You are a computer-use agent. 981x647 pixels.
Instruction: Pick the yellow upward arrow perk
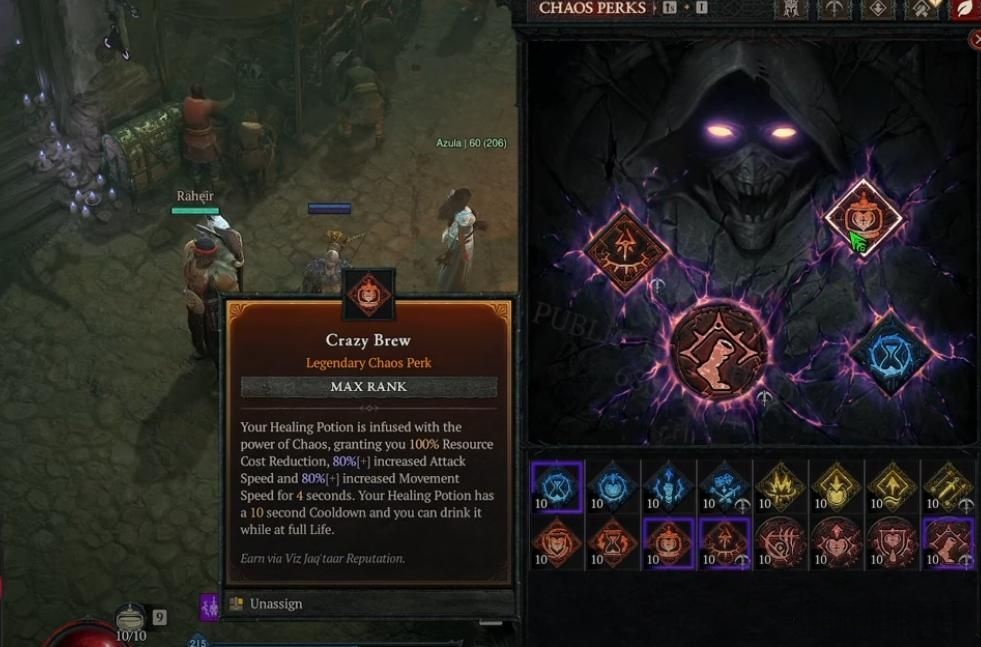point(892,487)
